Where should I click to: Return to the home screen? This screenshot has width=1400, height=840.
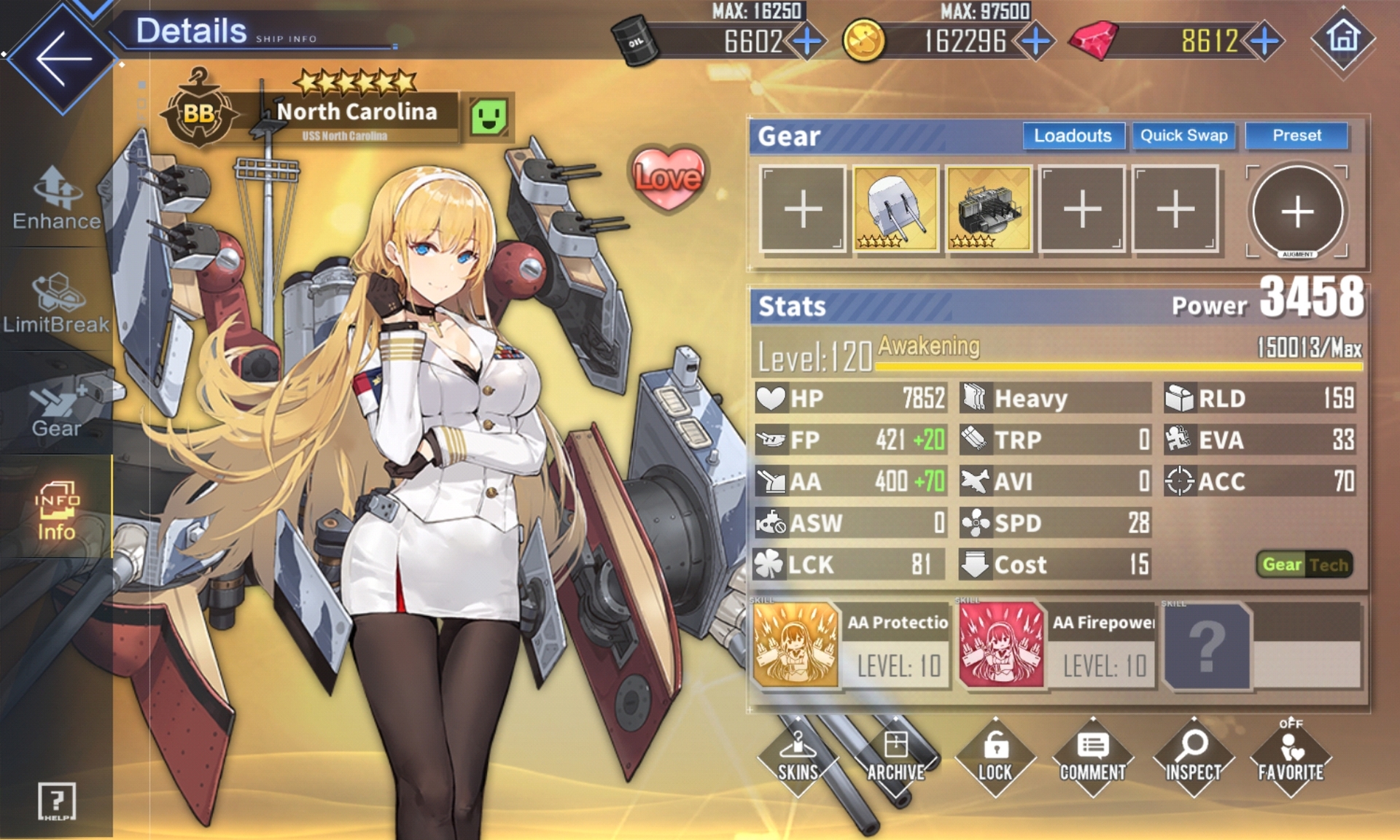tap(1343, 39)
